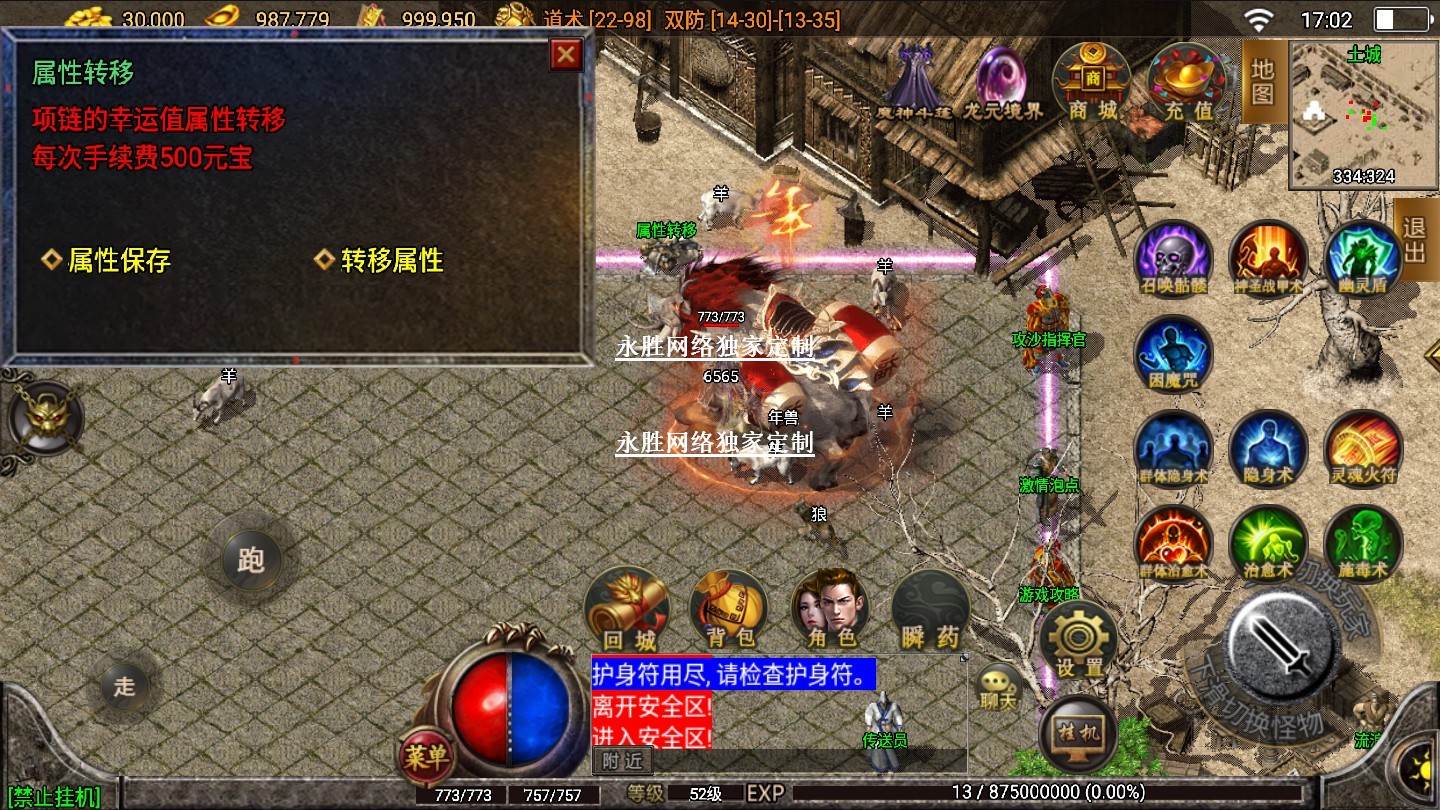Open the 角色 character sheet
Screen dimensions: 1440x810
[830, 610]
